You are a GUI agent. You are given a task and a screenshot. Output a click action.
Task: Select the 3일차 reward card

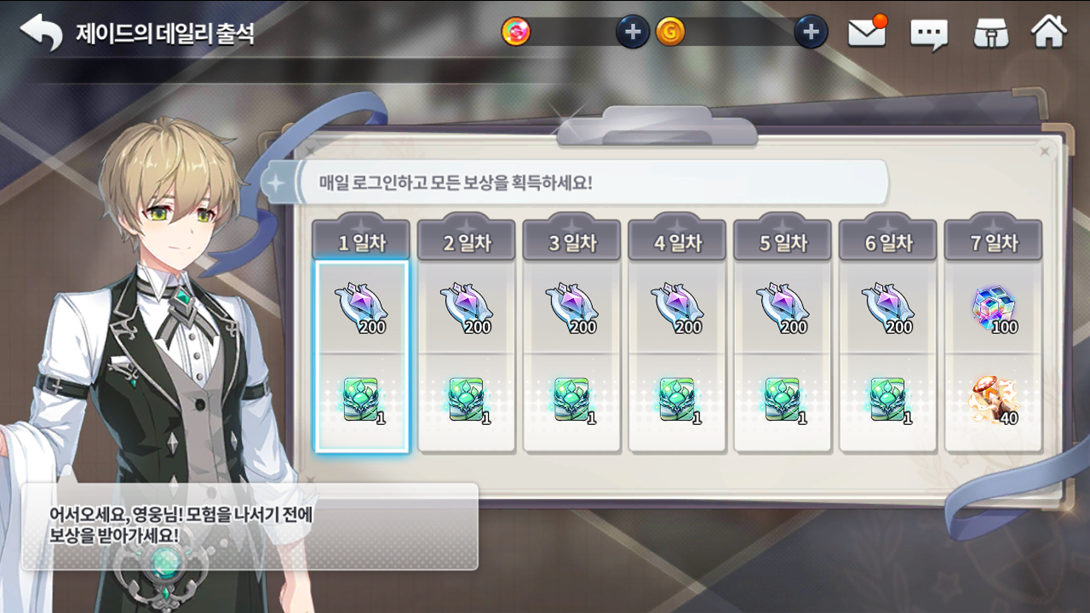[572, 356]
